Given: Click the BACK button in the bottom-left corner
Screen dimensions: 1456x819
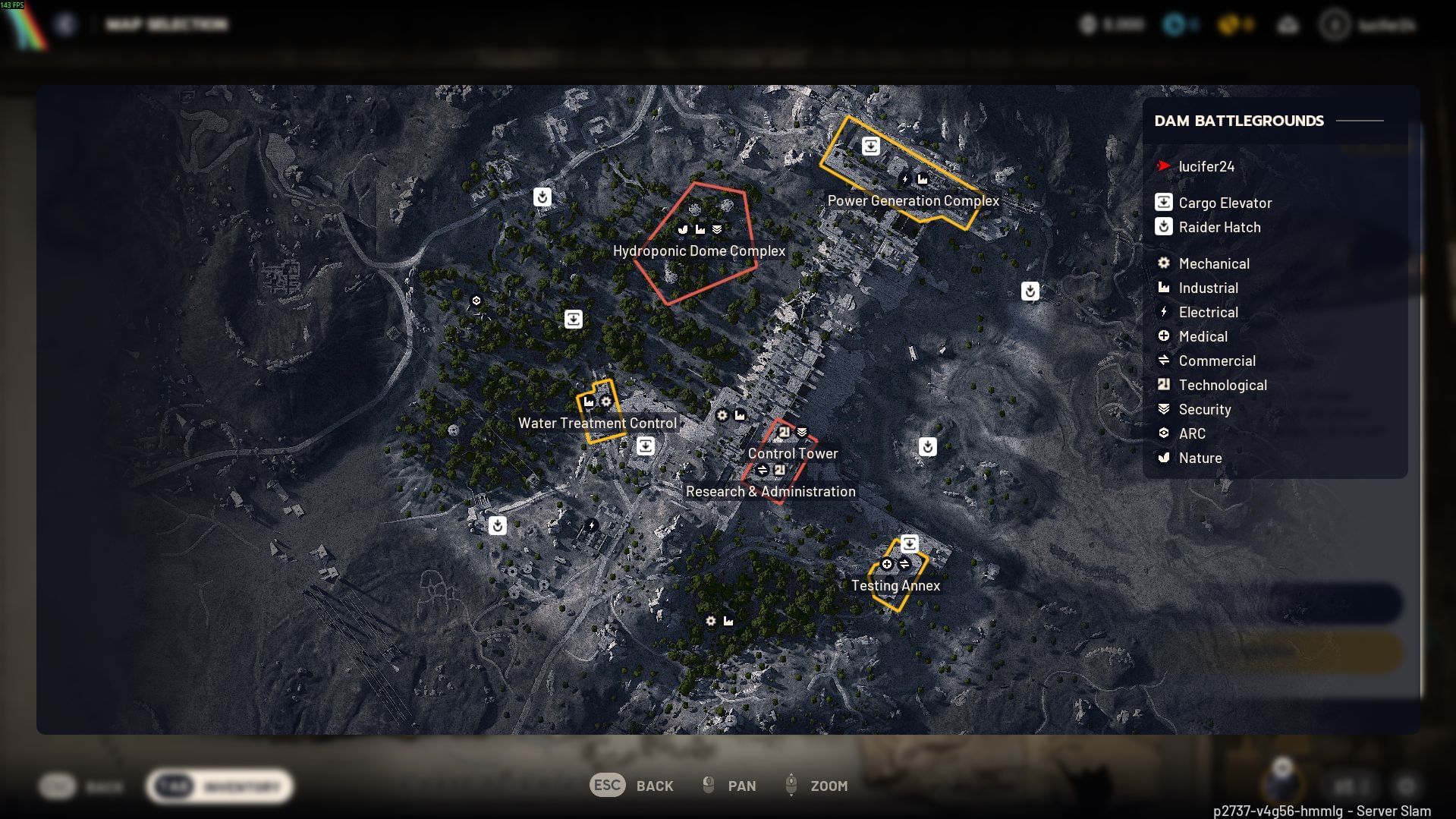Looking at the screenshot, I should point(83,786).
